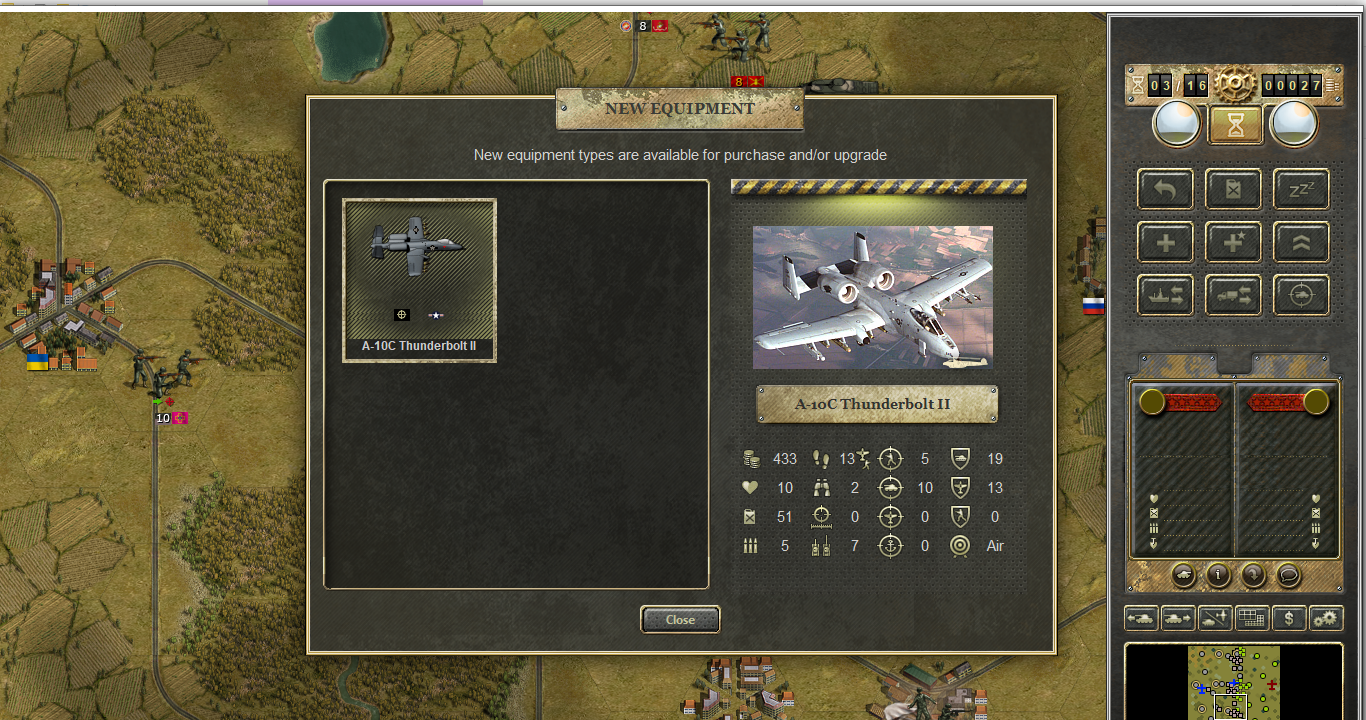Select the next unit with the right tank arrow
The height and width of the screenshot is (720, 1366).
(x=1178, y=618)
